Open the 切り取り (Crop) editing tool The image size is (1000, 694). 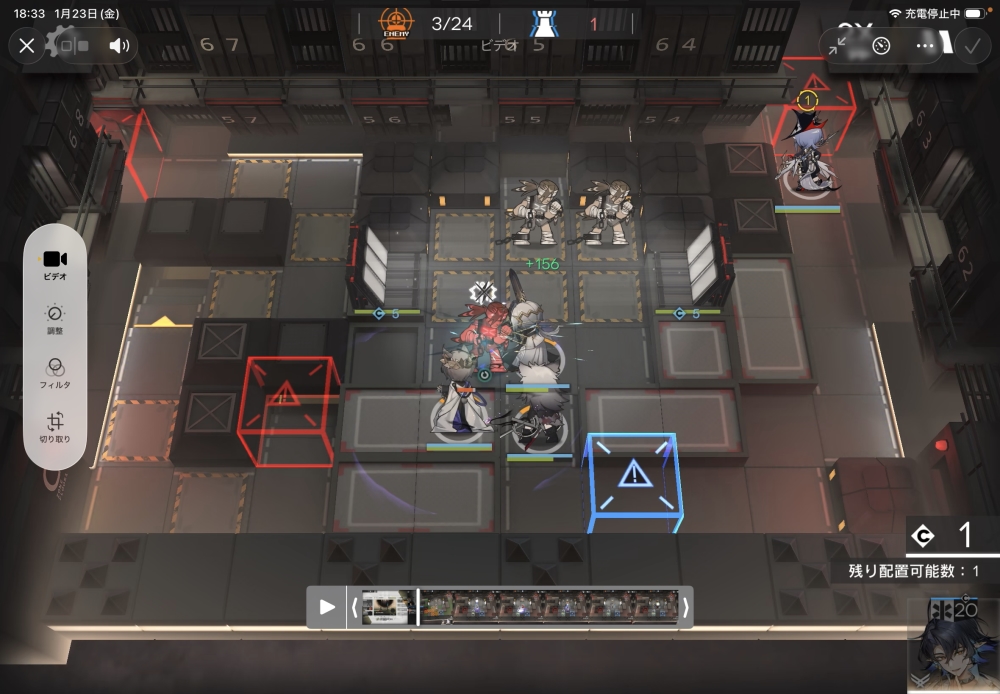coord(56,427)
